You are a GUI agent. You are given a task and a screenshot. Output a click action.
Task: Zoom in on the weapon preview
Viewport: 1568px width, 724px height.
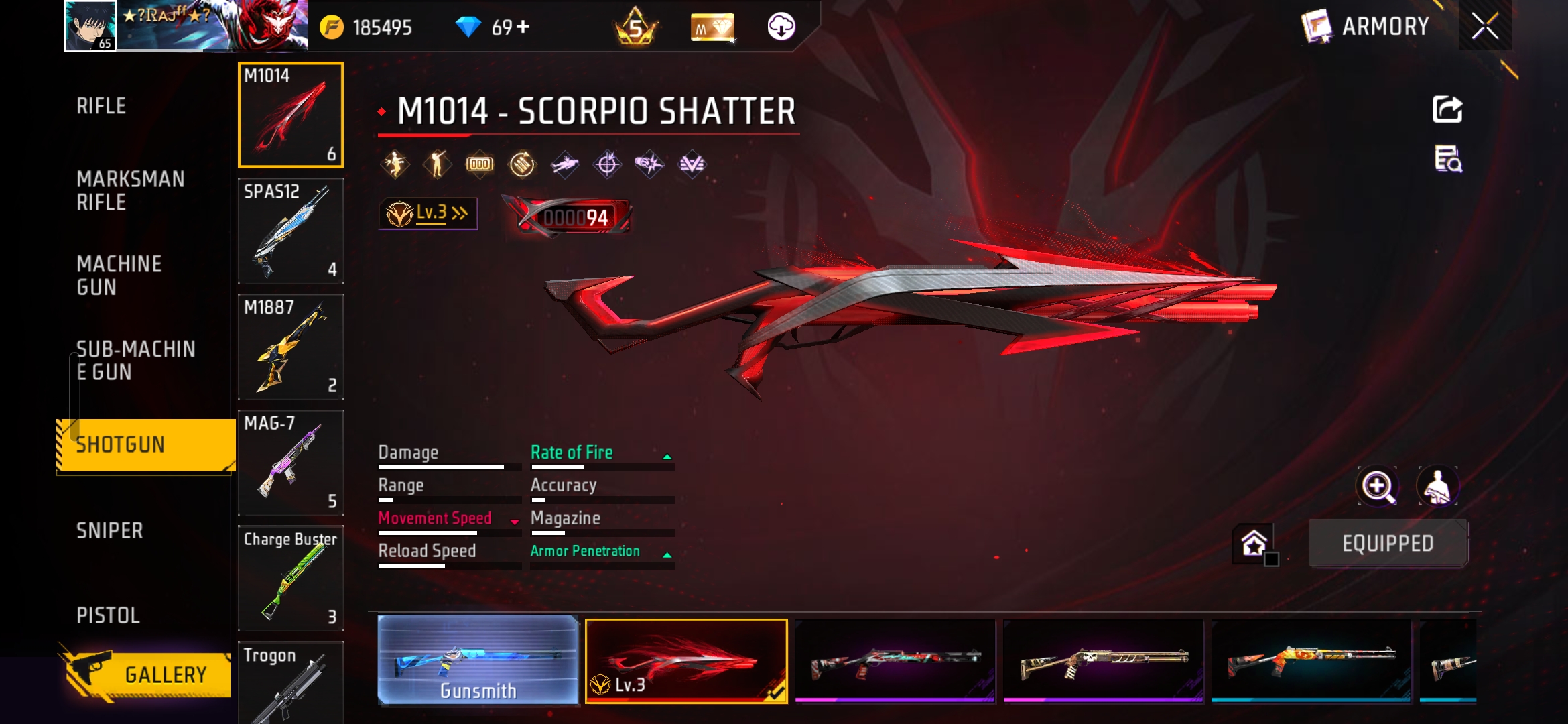1377,487
